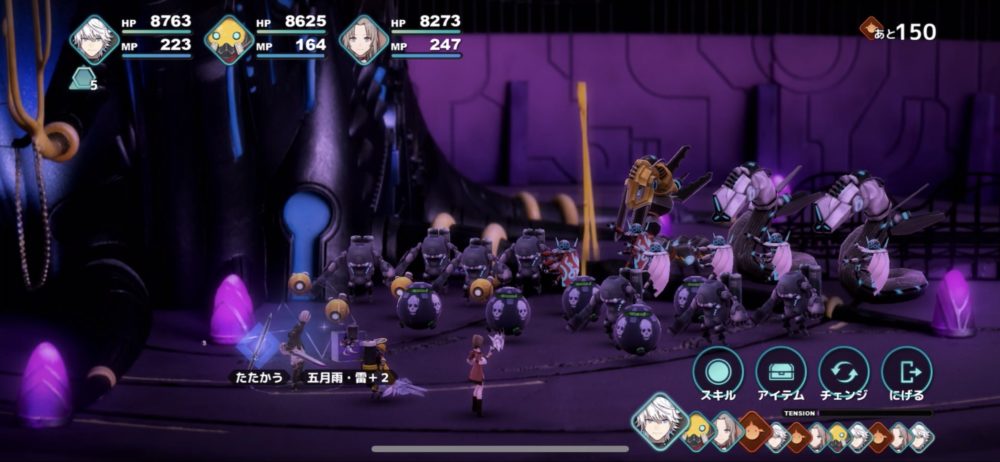This screenshot has height=462, width=1000.
Task: Select the たたかう attack command
Action: point(259,377)
